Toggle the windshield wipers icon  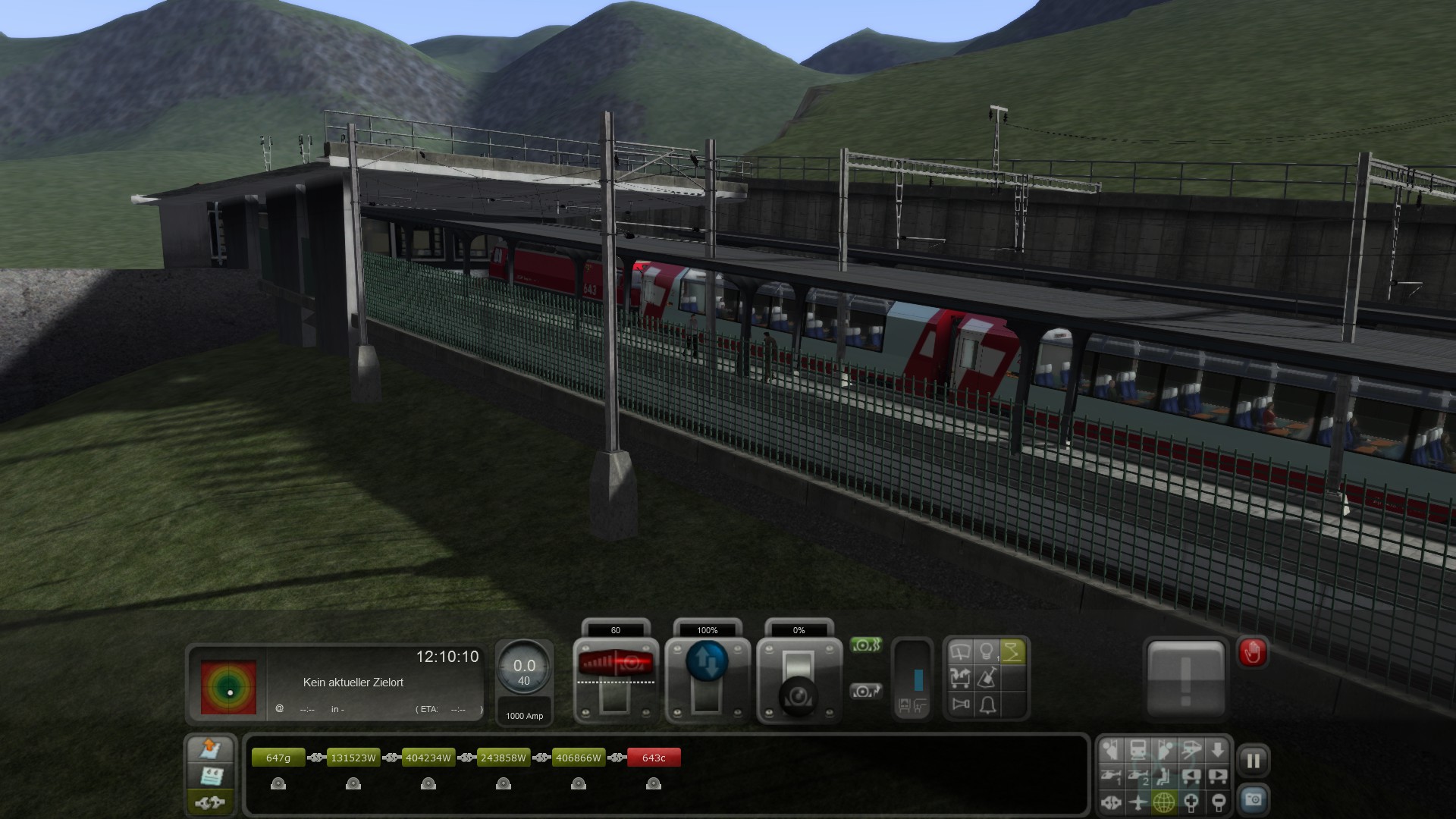tap(961, 652)
